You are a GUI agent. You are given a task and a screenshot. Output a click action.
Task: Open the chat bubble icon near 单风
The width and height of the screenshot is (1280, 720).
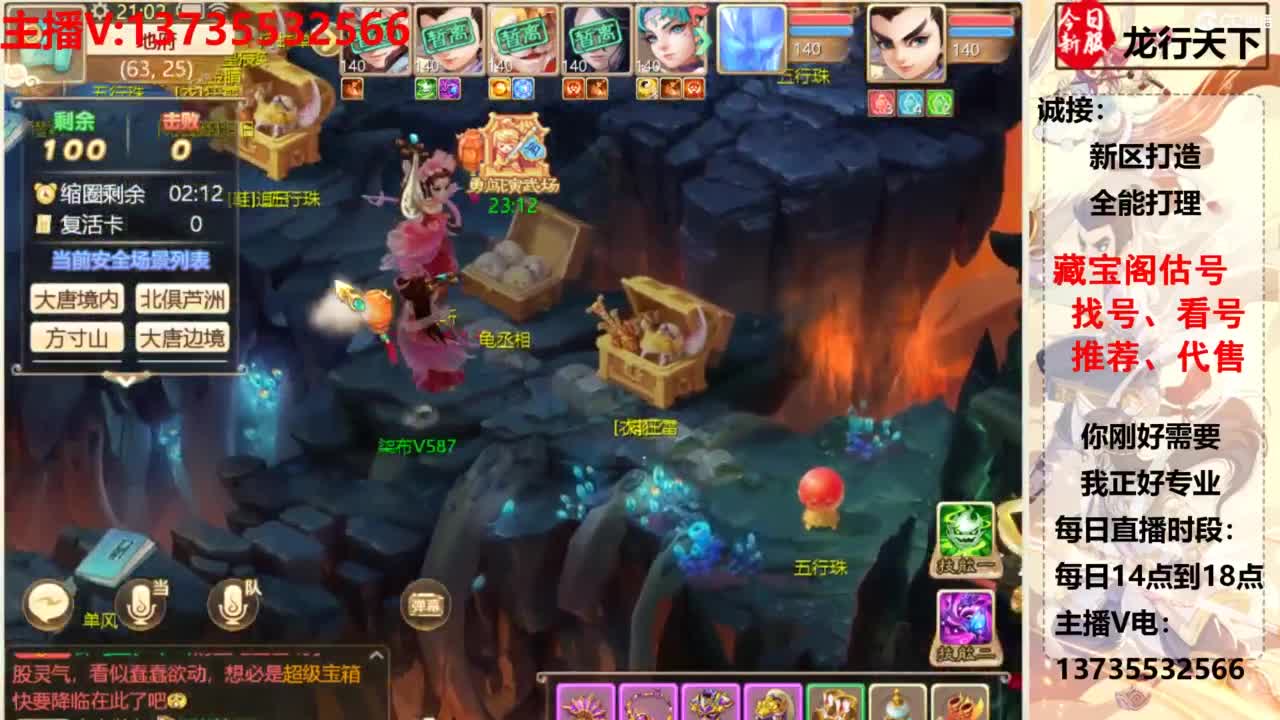[x=47, y=605]
